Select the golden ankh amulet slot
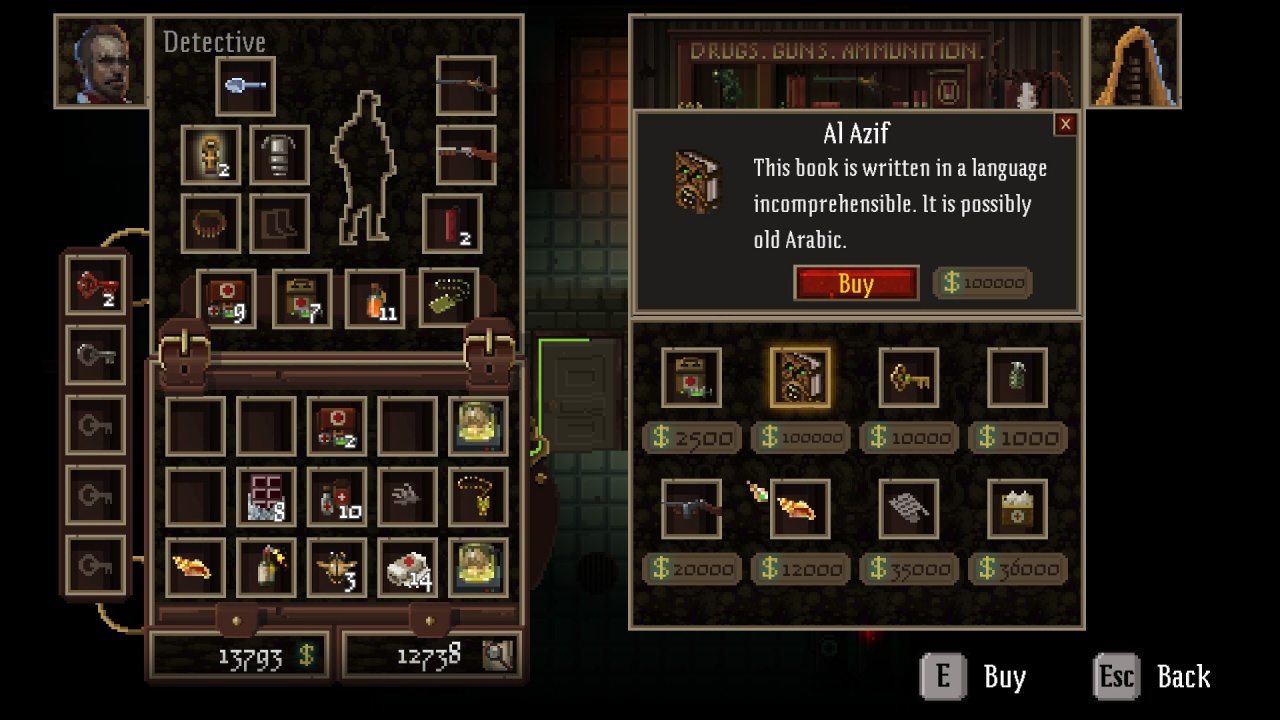Image resolution: width=1280 pixels, height=720 pixels. (x=211, y=155)
